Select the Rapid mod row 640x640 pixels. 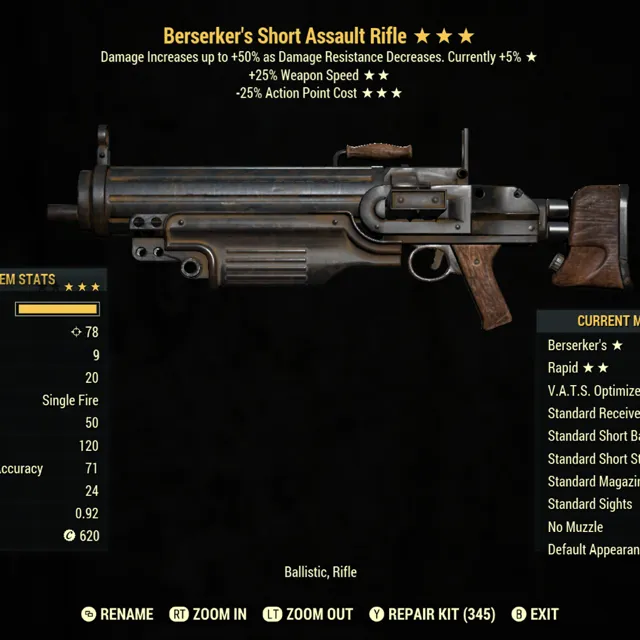point(579,368)
